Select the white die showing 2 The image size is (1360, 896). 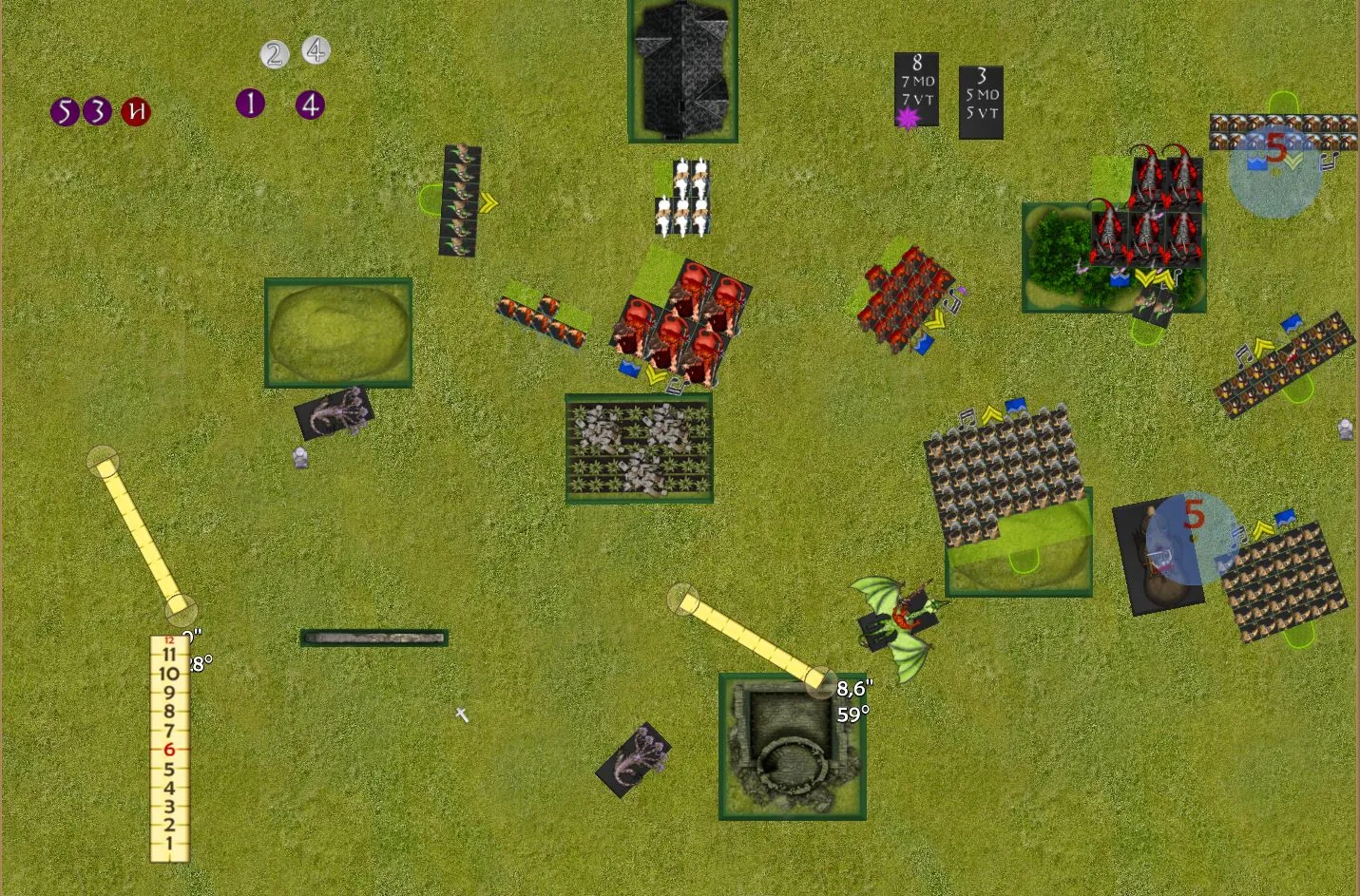274,54
